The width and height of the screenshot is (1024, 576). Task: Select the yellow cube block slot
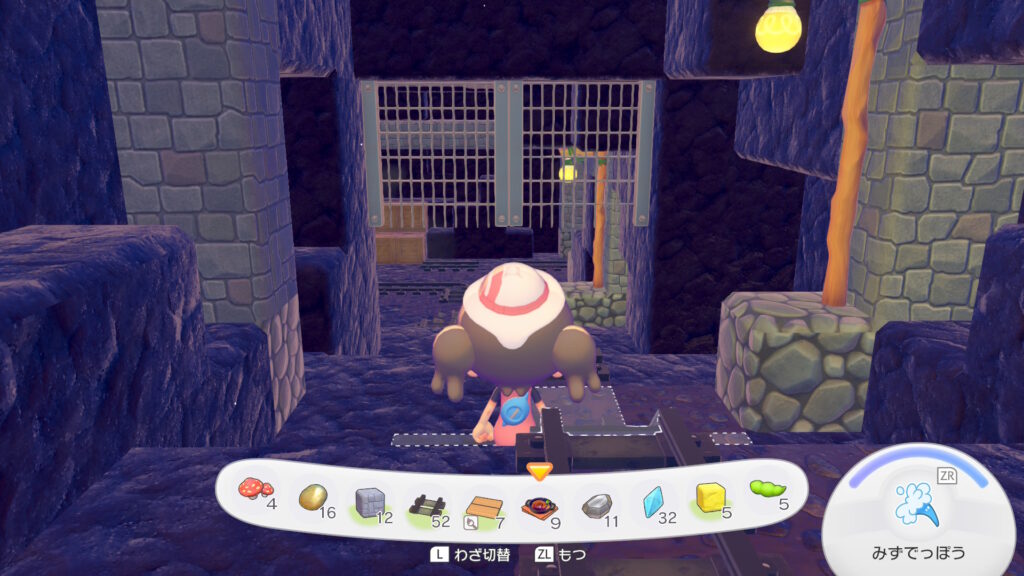point(712,496)
